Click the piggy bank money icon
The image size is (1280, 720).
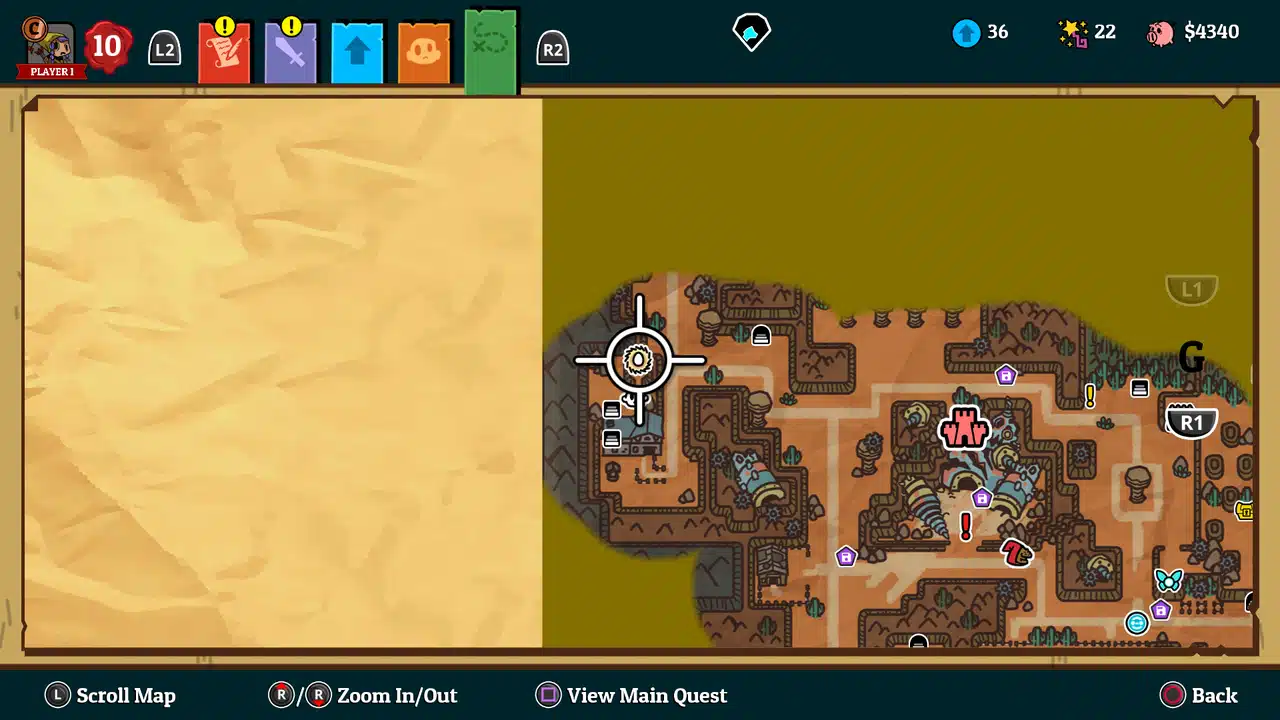pyautogui.click(x=1159, y=31)
